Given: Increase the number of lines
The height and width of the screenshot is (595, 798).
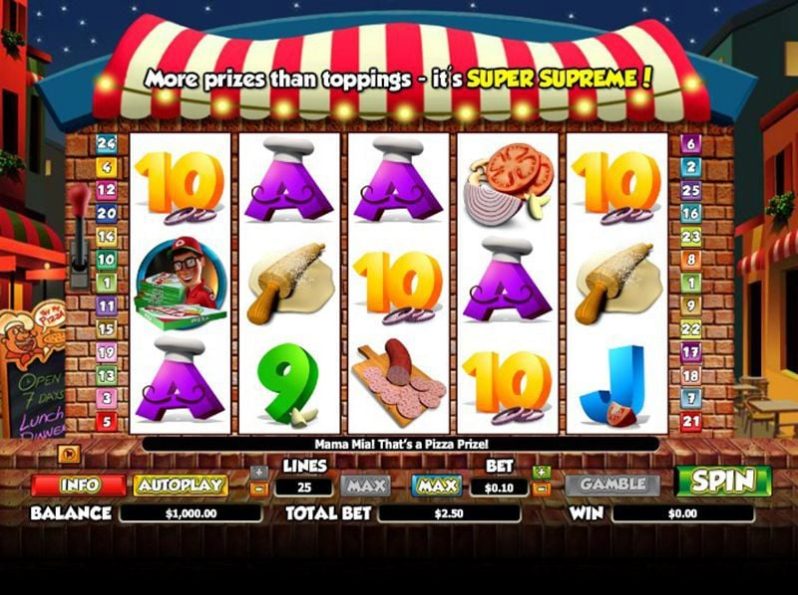Looking at the screenshot, I should click(x=260, y=471).
